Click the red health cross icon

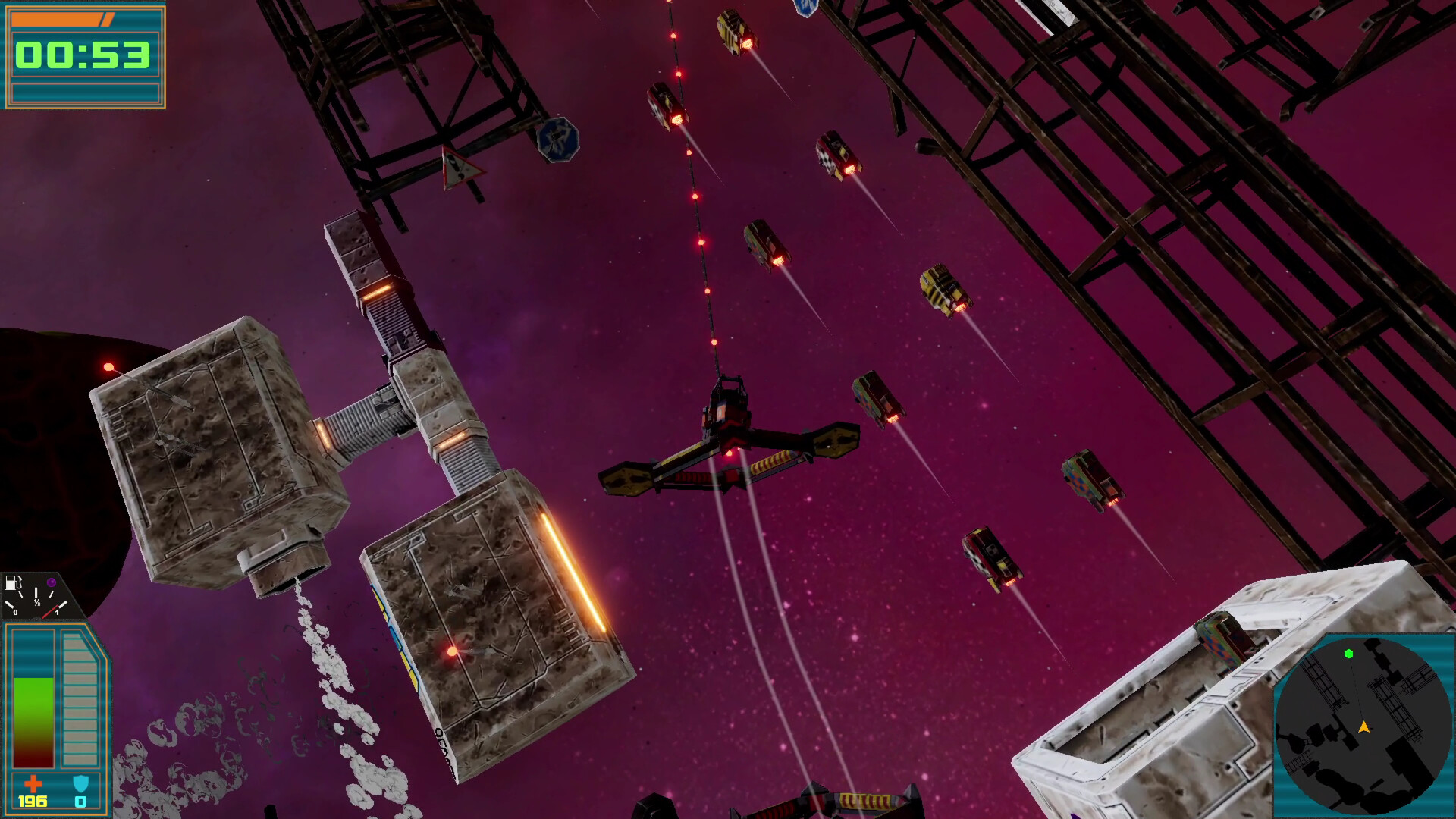pyautogui.click(x=34, y=785)
